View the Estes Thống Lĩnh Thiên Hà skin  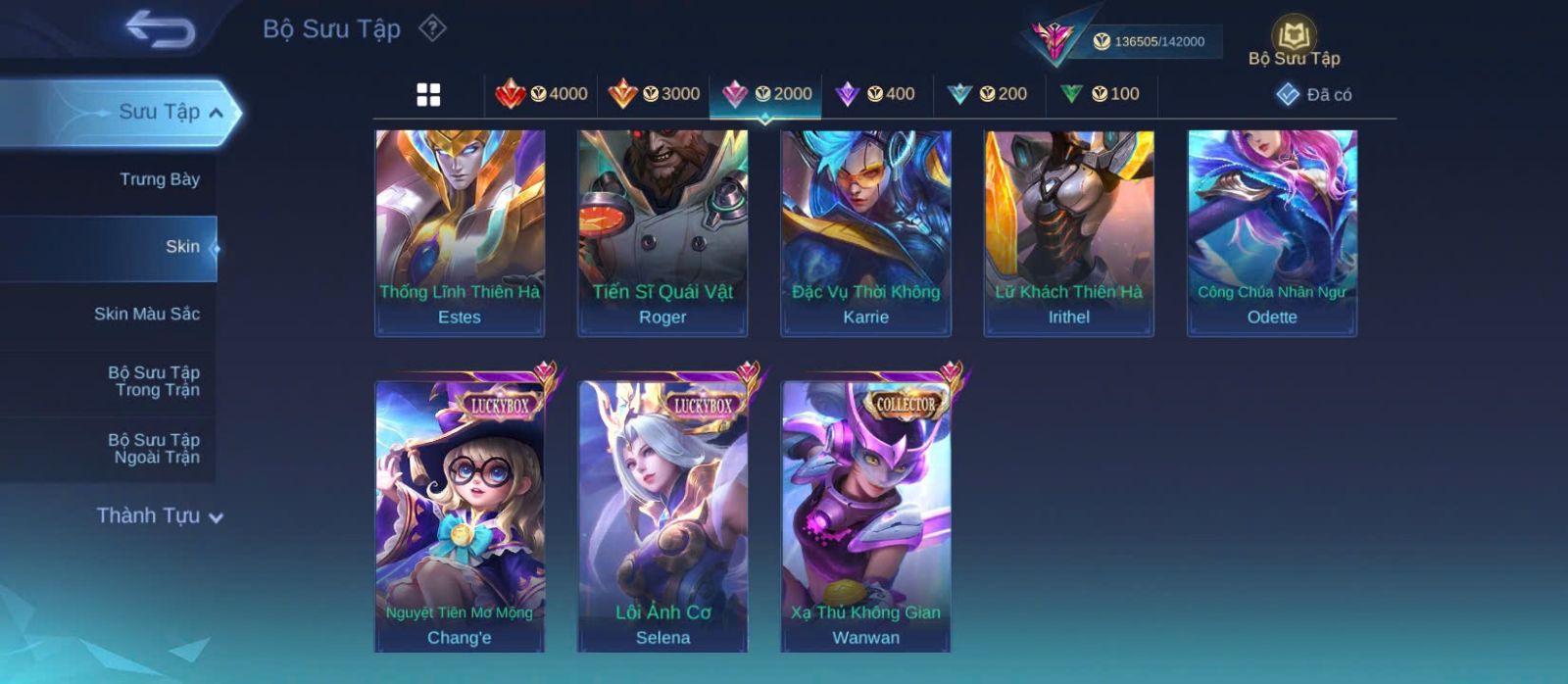tap(460, 233)
